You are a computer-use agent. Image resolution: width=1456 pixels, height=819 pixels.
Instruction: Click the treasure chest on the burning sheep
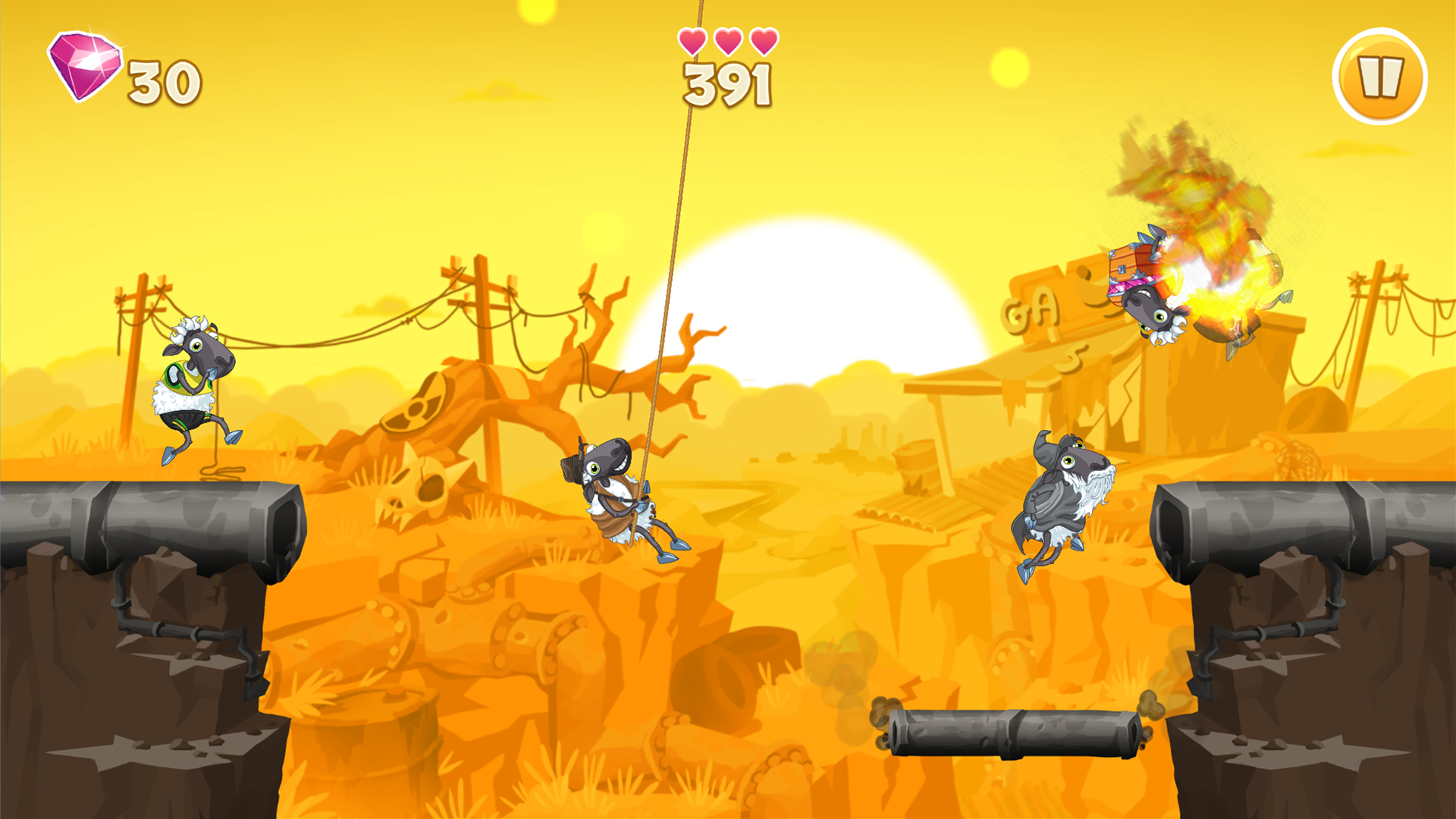click(x=1128, y=269)
